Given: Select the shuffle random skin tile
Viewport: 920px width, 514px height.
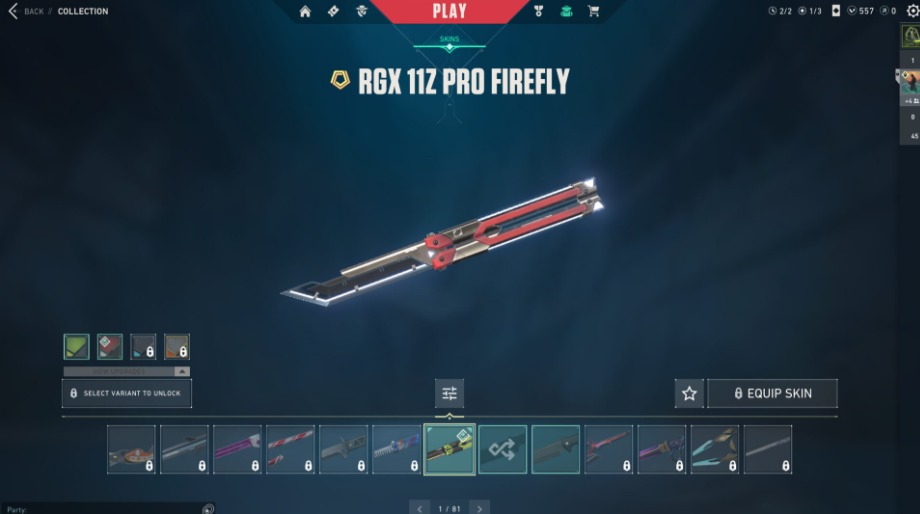Looking at the screenshot, I should coord(502,449).
